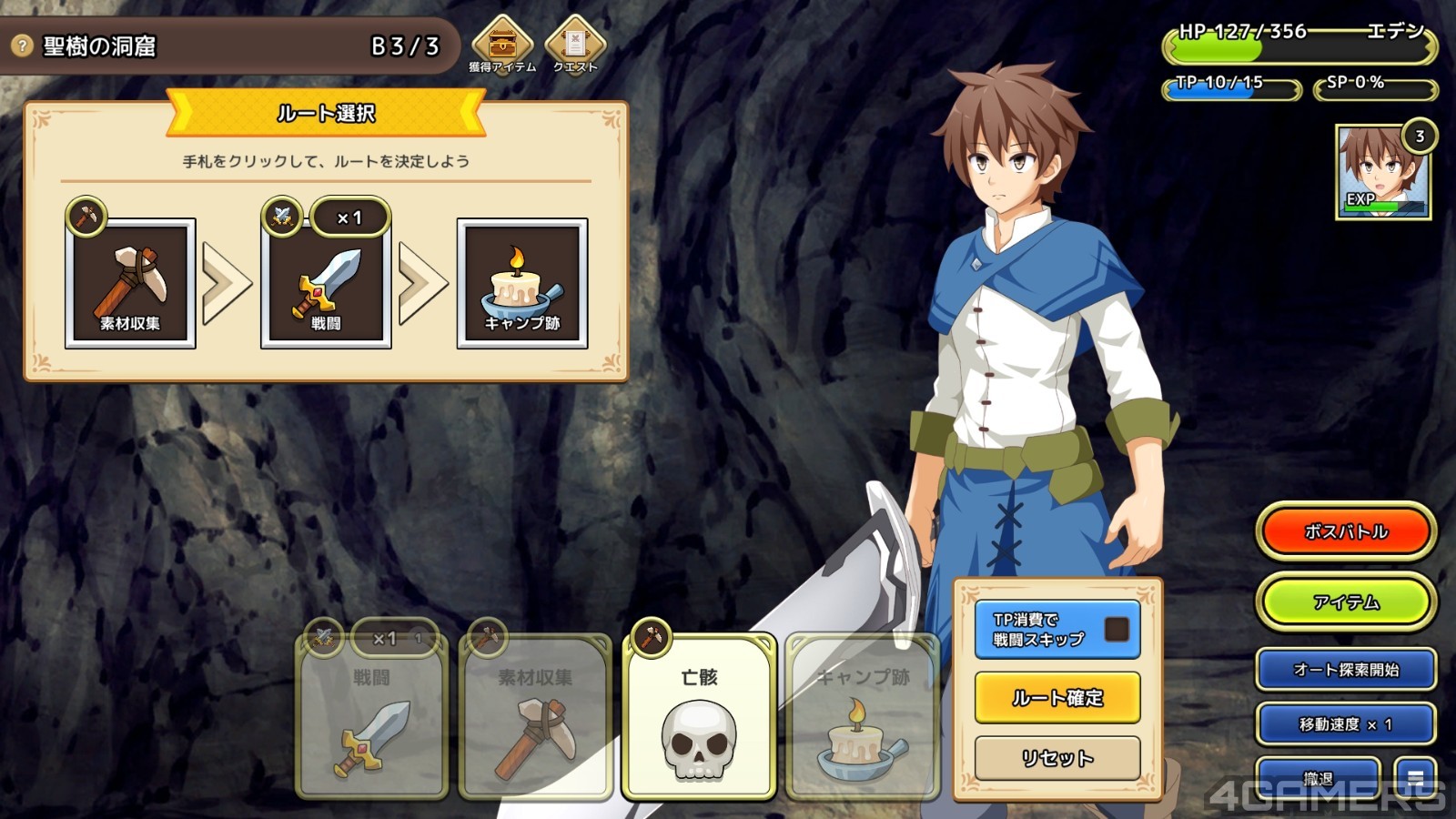
Task: Reset the route with リセット button
Action: point(1057,758)
